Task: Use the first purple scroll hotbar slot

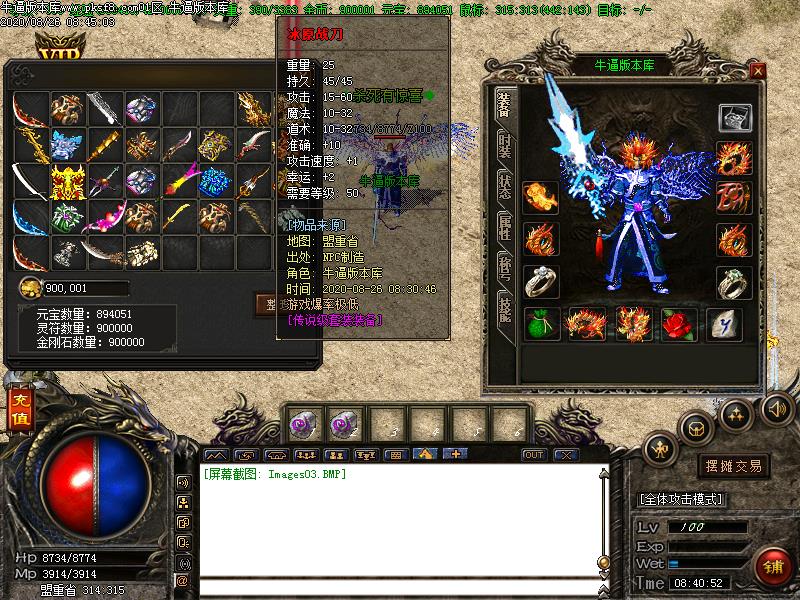Action: pos(302,424)
